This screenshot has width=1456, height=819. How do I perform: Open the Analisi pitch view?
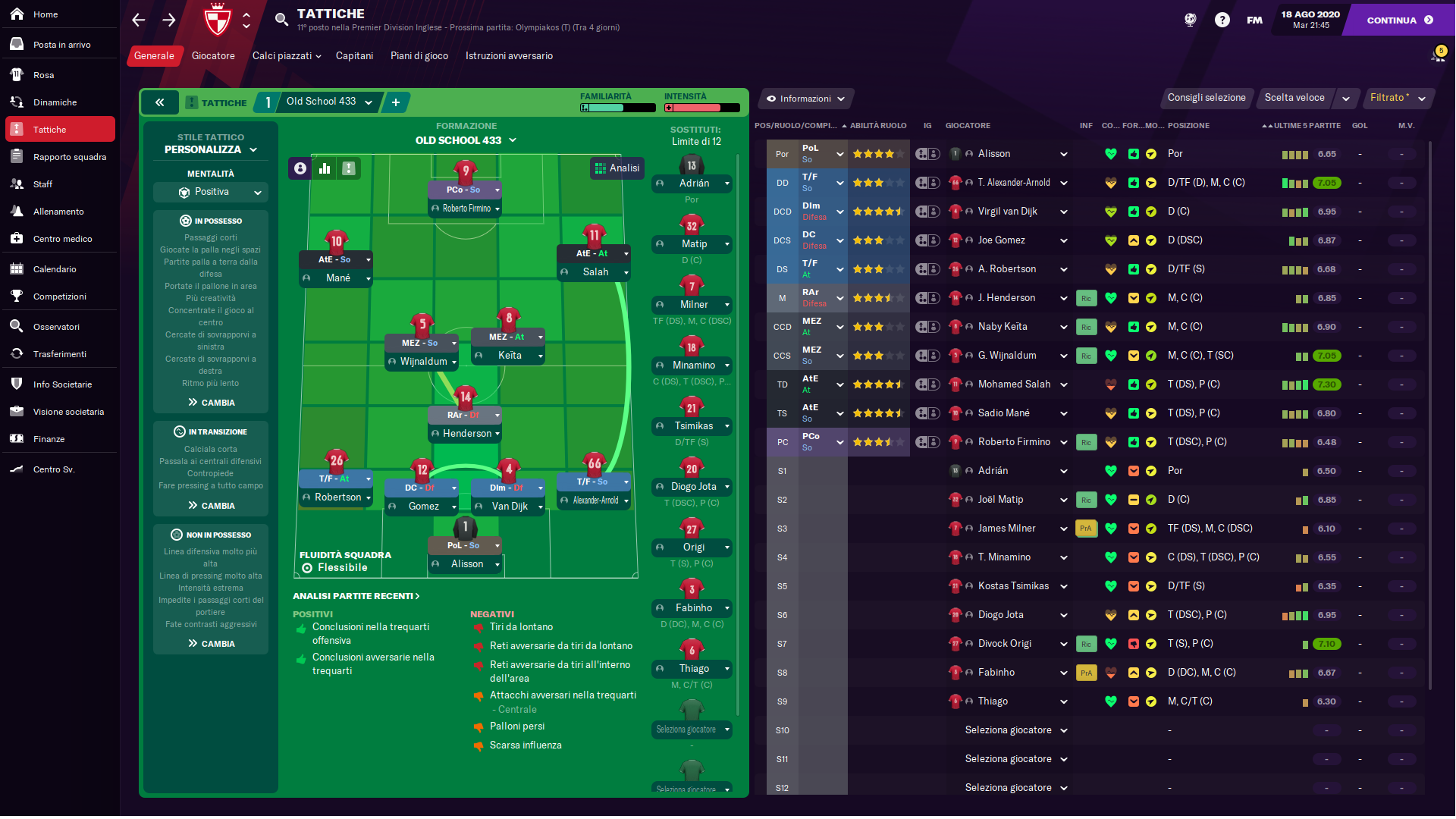coord(617,168)
